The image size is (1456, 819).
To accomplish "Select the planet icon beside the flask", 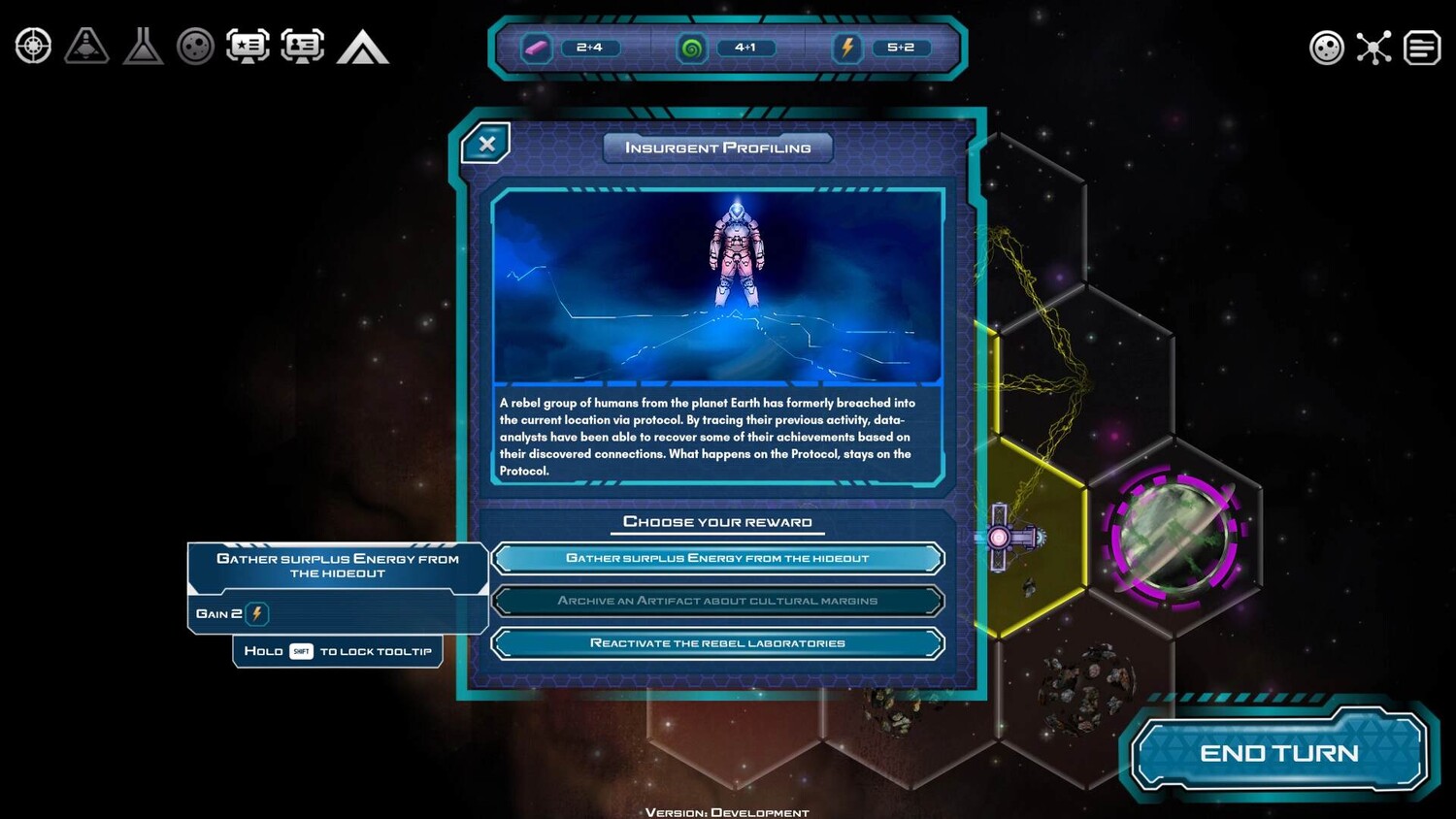I will tap(195, 47).
